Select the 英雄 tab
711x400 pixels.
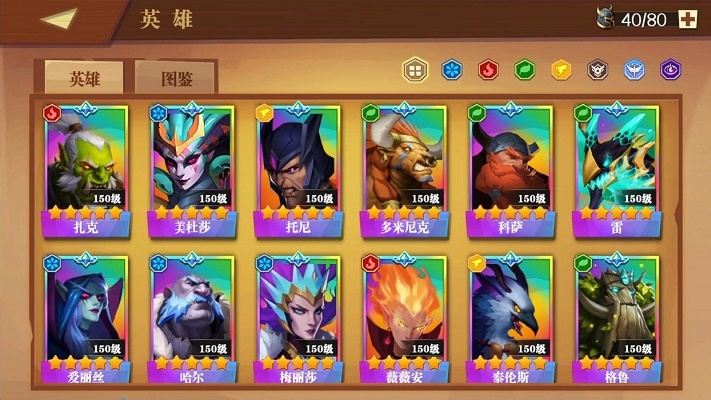click(x=83, y=76)
